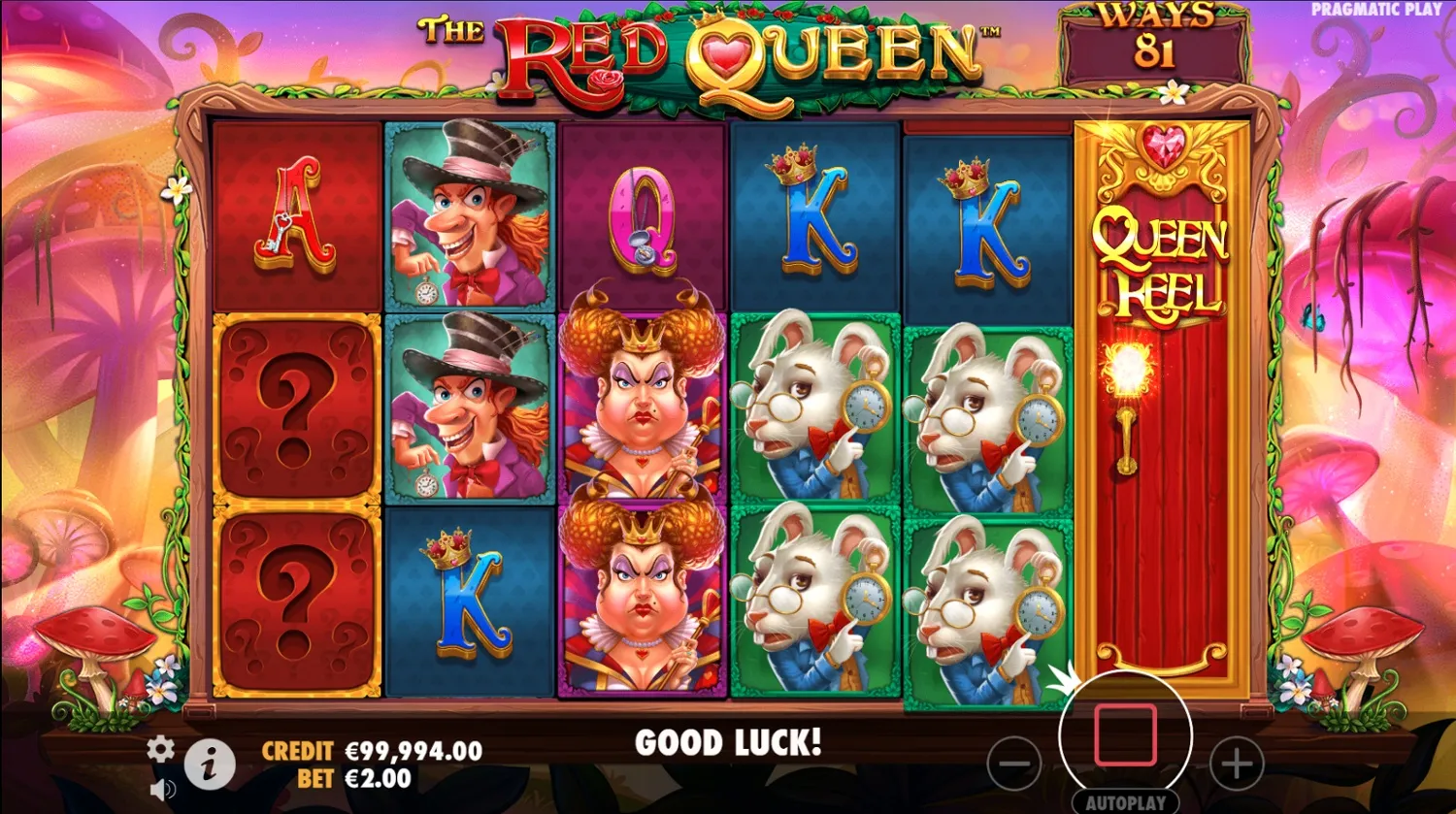Viewport: 1456px width, 814px height.
Task: Click the GOOD LUCK message area
Action: (728, 744)
